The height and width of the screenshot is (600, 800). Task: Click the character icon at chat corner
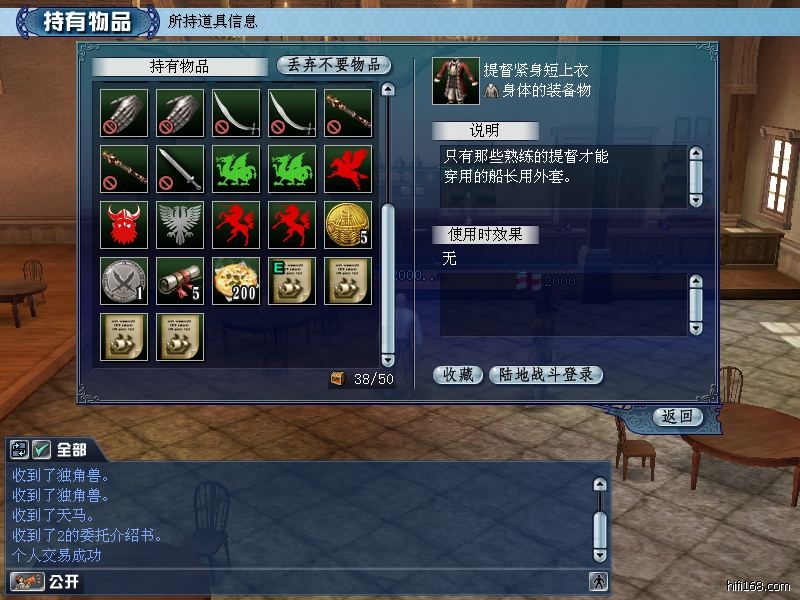(x=598, y=581)
